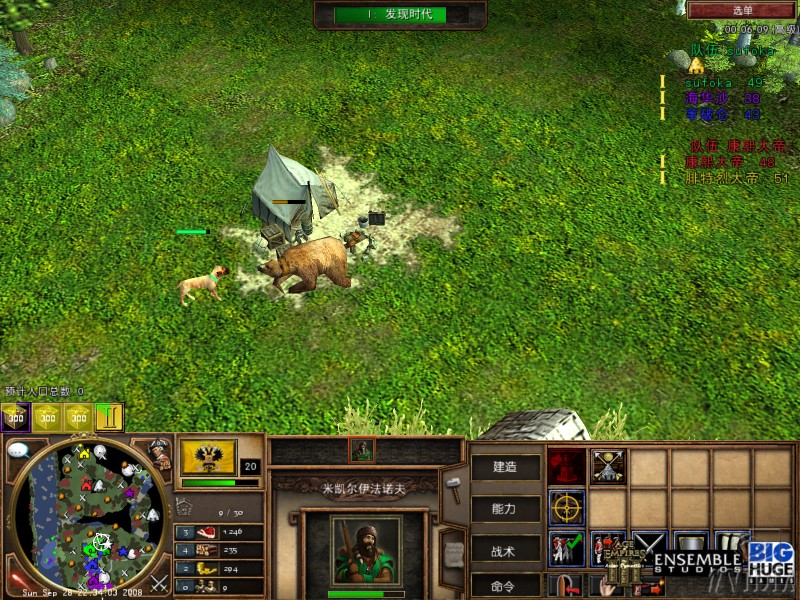
Task: Click the selected explorer's large portrait
Action: [x=366, y=548]
